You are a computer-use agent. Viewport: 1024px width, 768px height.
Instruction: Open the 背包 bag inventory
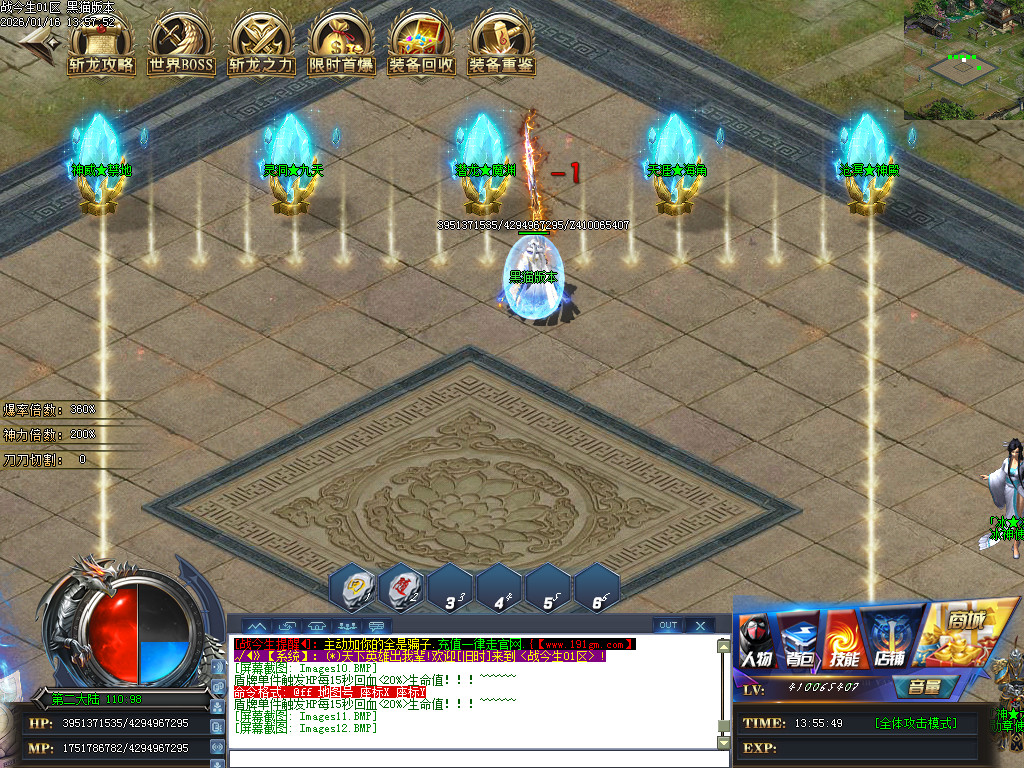point(799,640)
